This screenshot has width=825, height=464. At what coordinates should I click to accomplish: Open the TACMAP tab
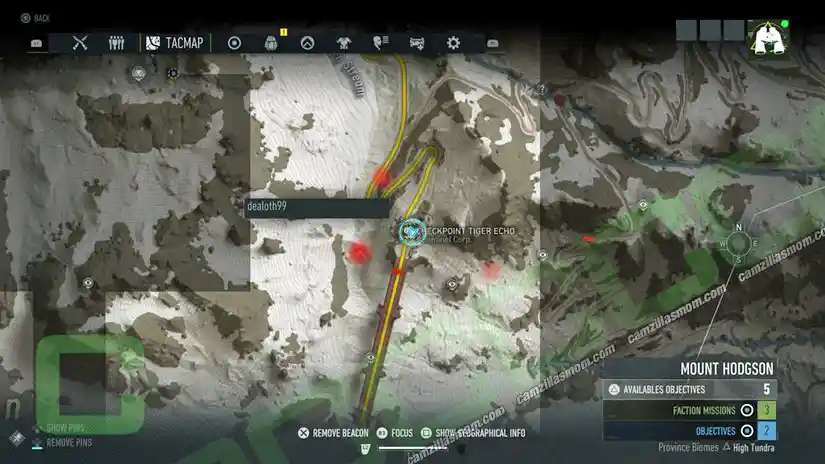pyautogui.click(x=174, y=43)
